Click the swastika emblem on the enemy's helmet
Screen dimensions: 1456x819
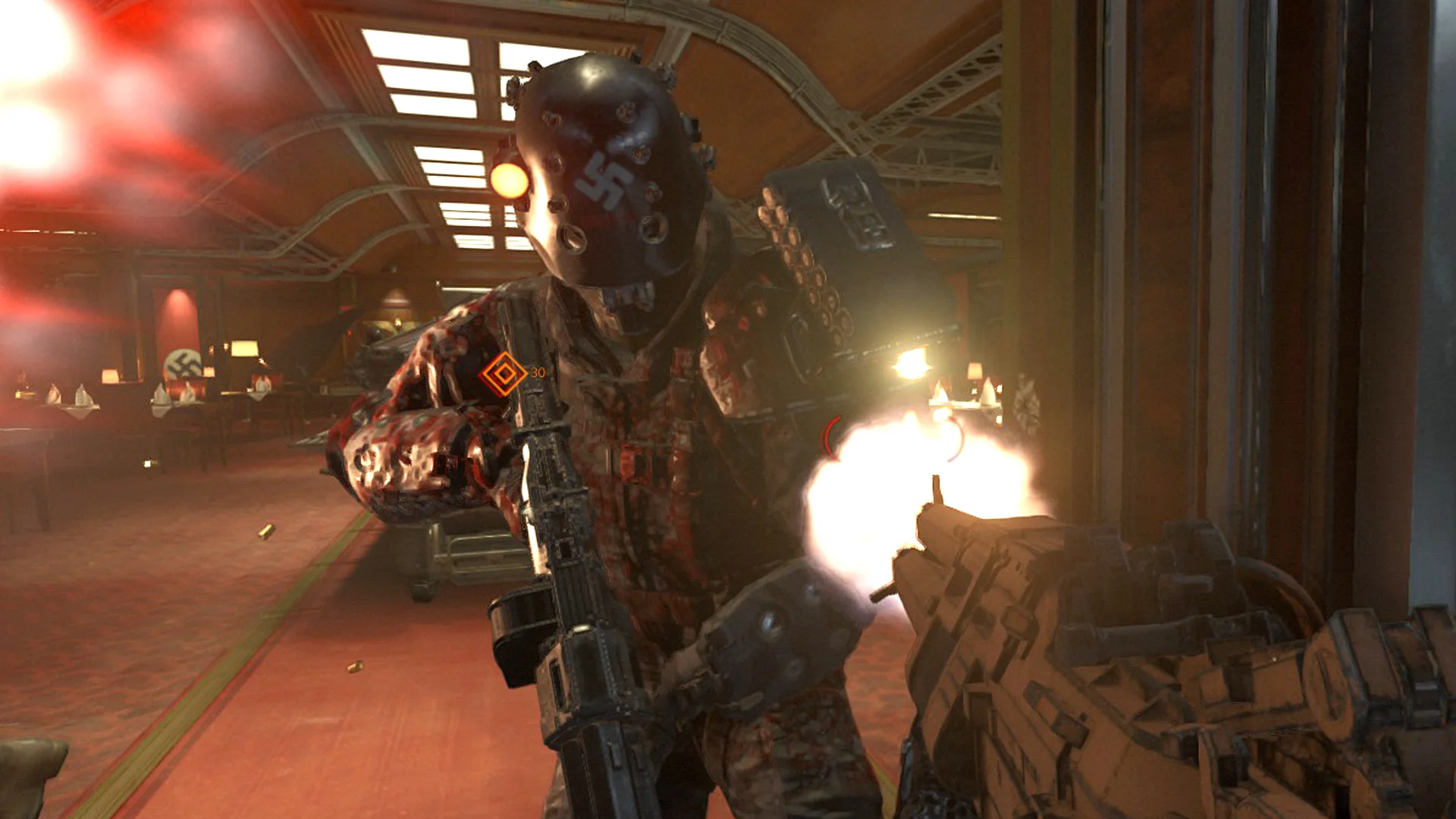tap(603, 180)
